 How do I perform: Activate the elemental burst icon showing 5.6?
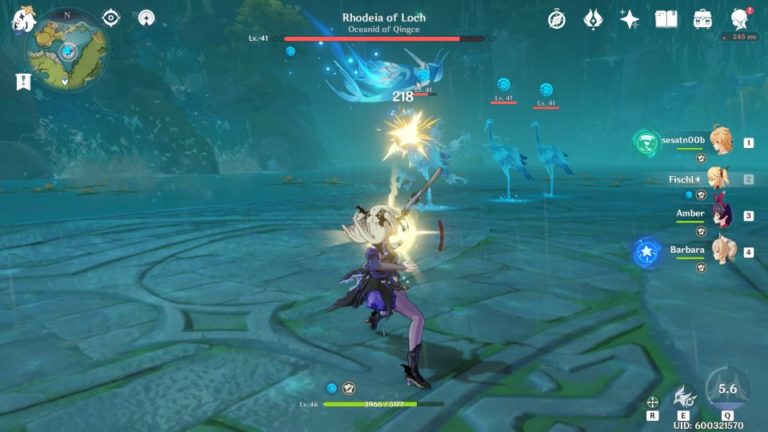click(727, 389)
